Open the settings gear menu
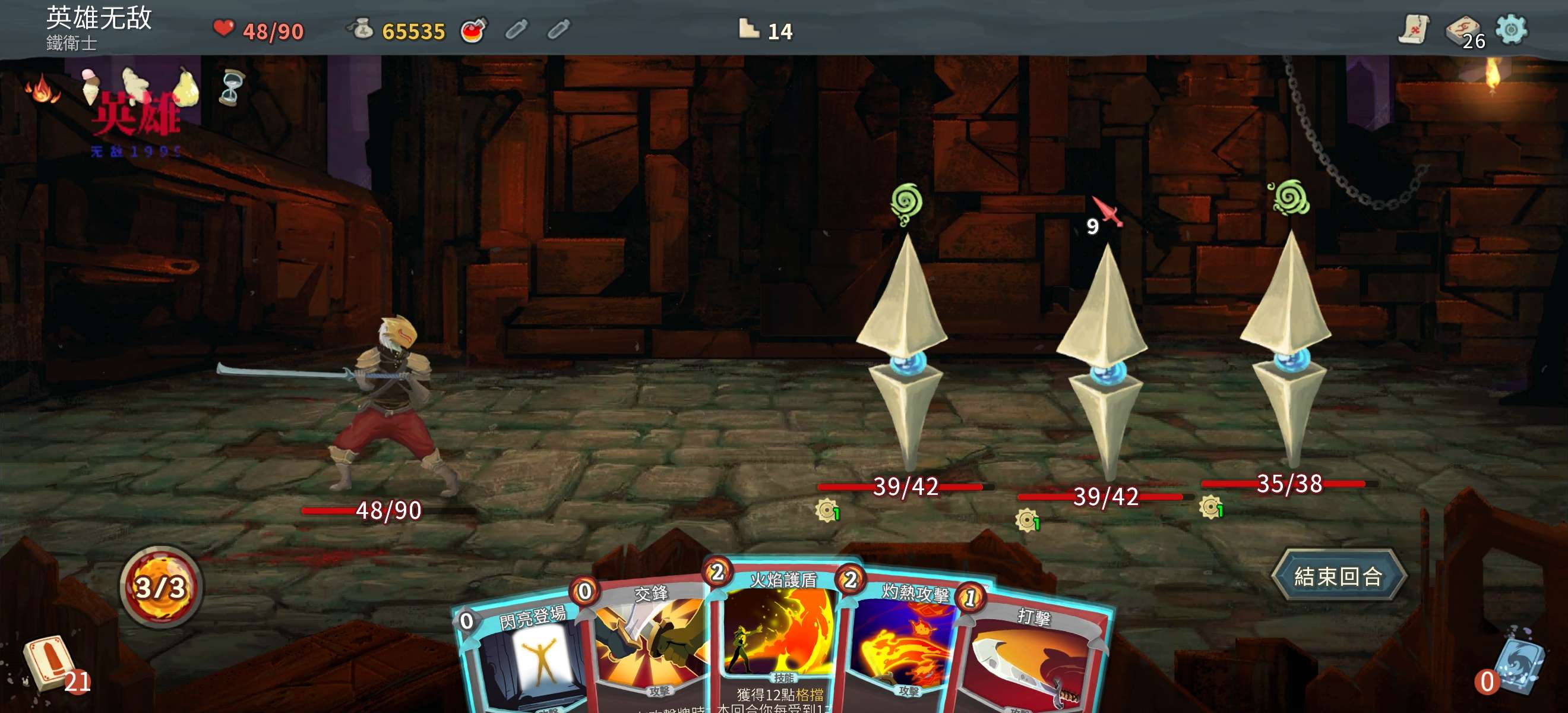This screenshot has width=1568, height=713. coord(1511,29)
